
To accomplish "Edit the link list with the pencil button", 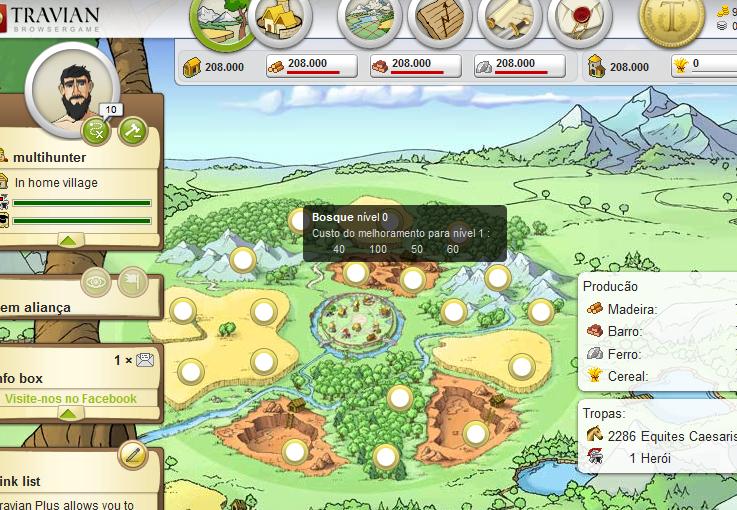I will (x=132, y=455).
